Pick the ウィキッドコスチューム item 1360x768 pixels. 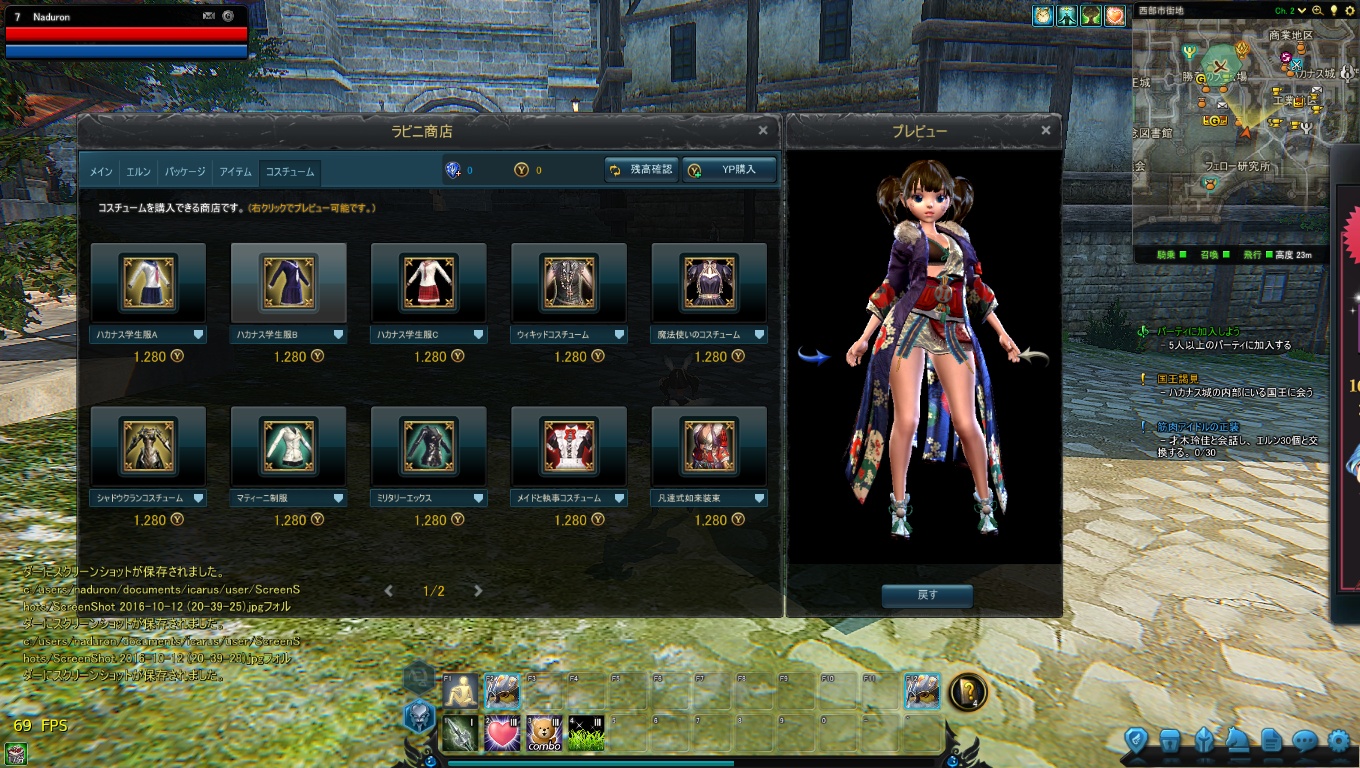(x=568, y=283)
